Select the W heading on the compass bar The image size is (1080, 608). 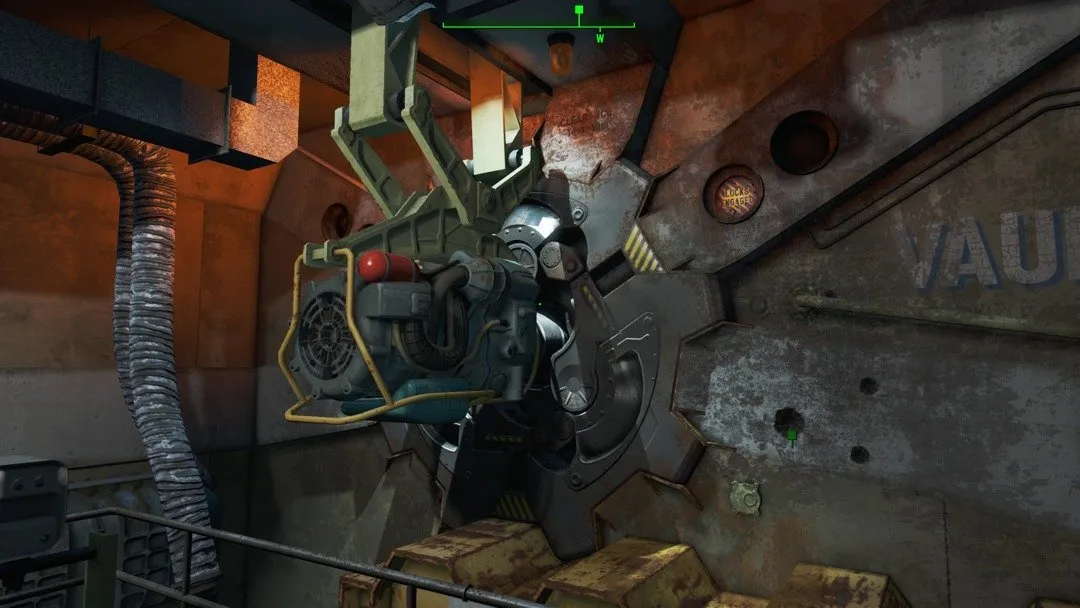click(600, 38)
